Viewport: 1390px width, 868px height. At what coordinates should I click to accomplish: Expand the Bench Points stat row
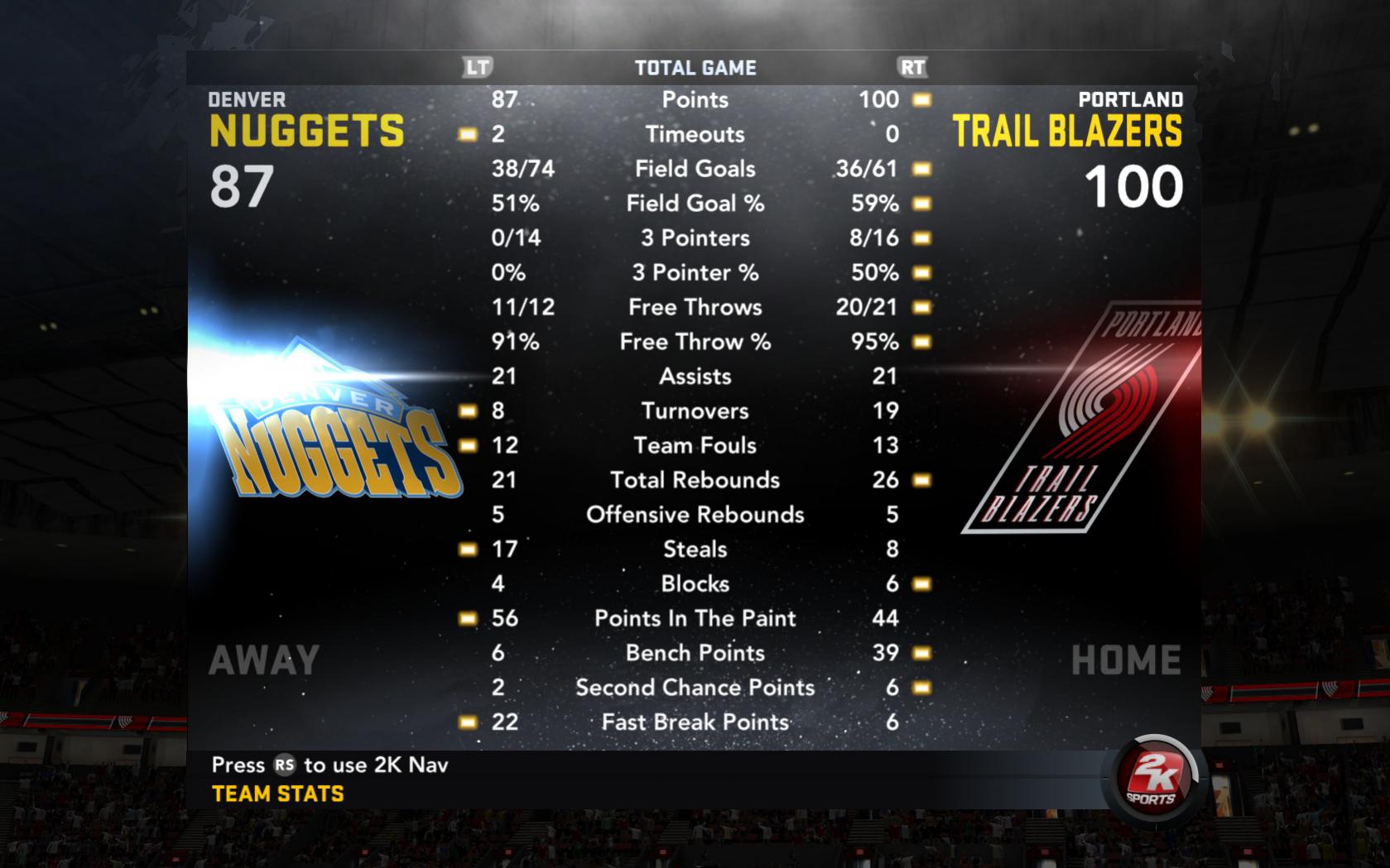pyautogui.click(x=695, y=653)
